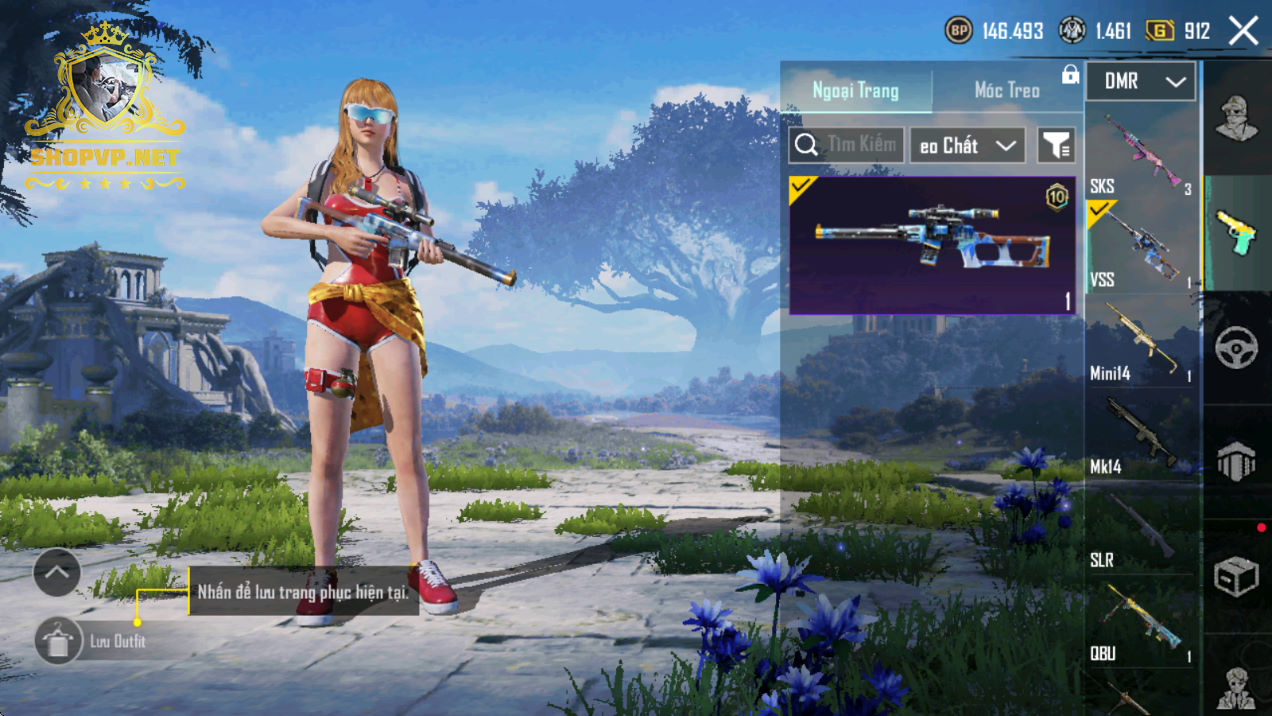Select the VSS skin thumbnail card
This screenshot has height=716, width=1272.
coord(932,245)
